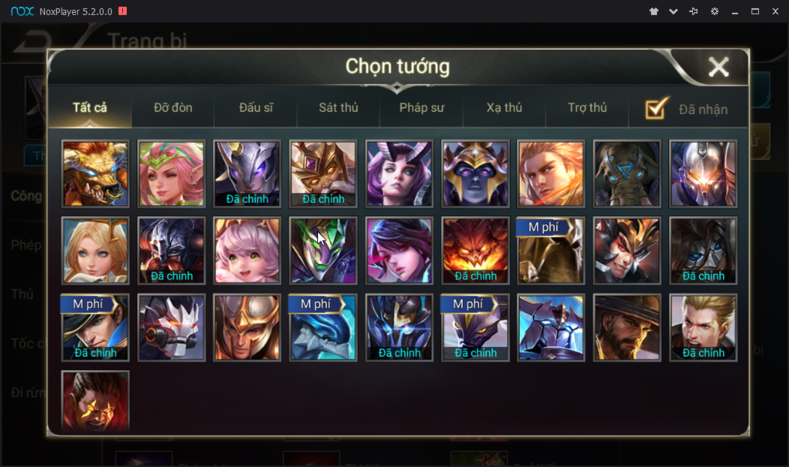Switch to the Sát thủ tab

tap(338, 108)
